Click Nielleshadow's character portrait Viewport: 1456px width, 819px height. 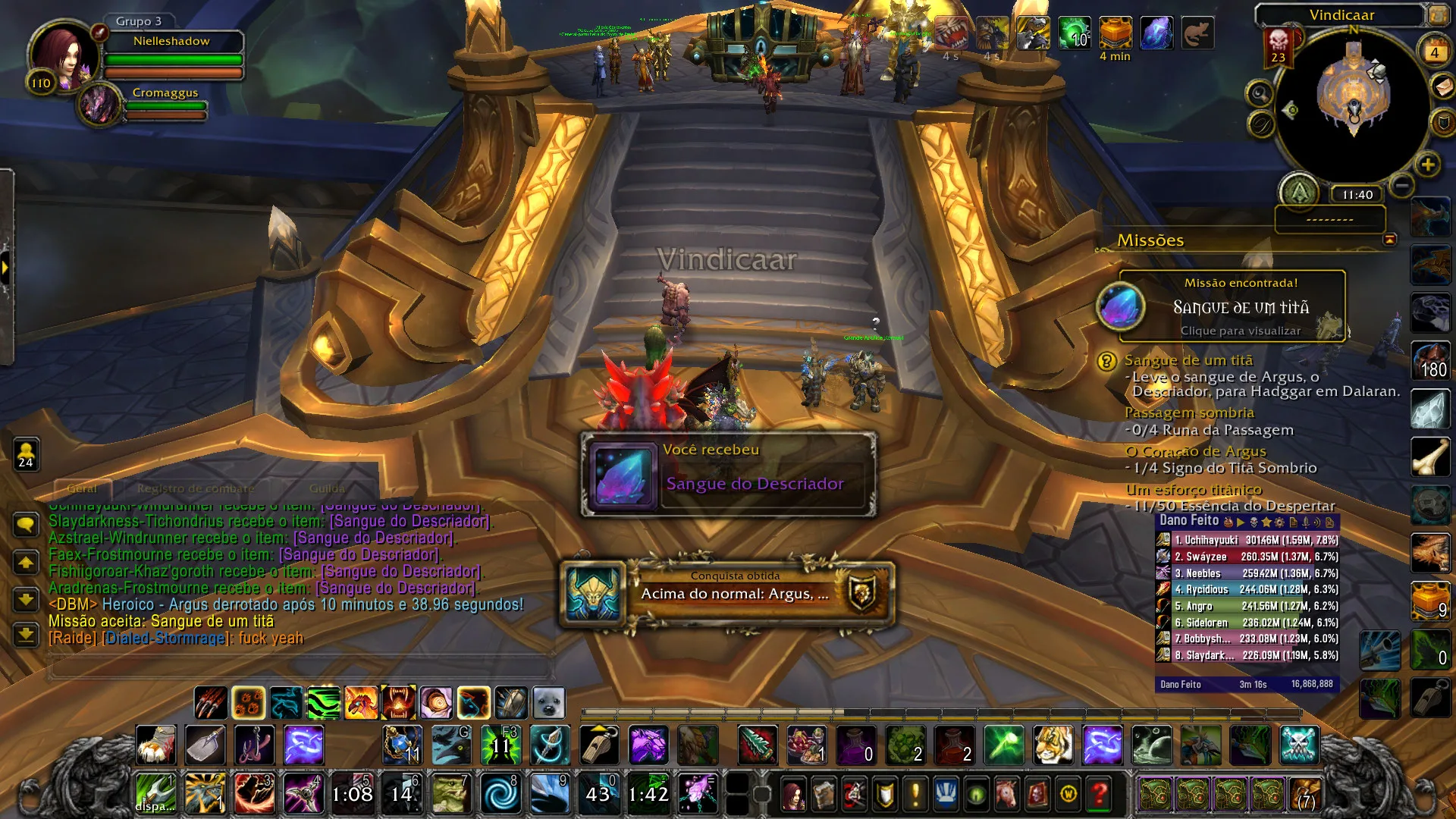[63, 59]
